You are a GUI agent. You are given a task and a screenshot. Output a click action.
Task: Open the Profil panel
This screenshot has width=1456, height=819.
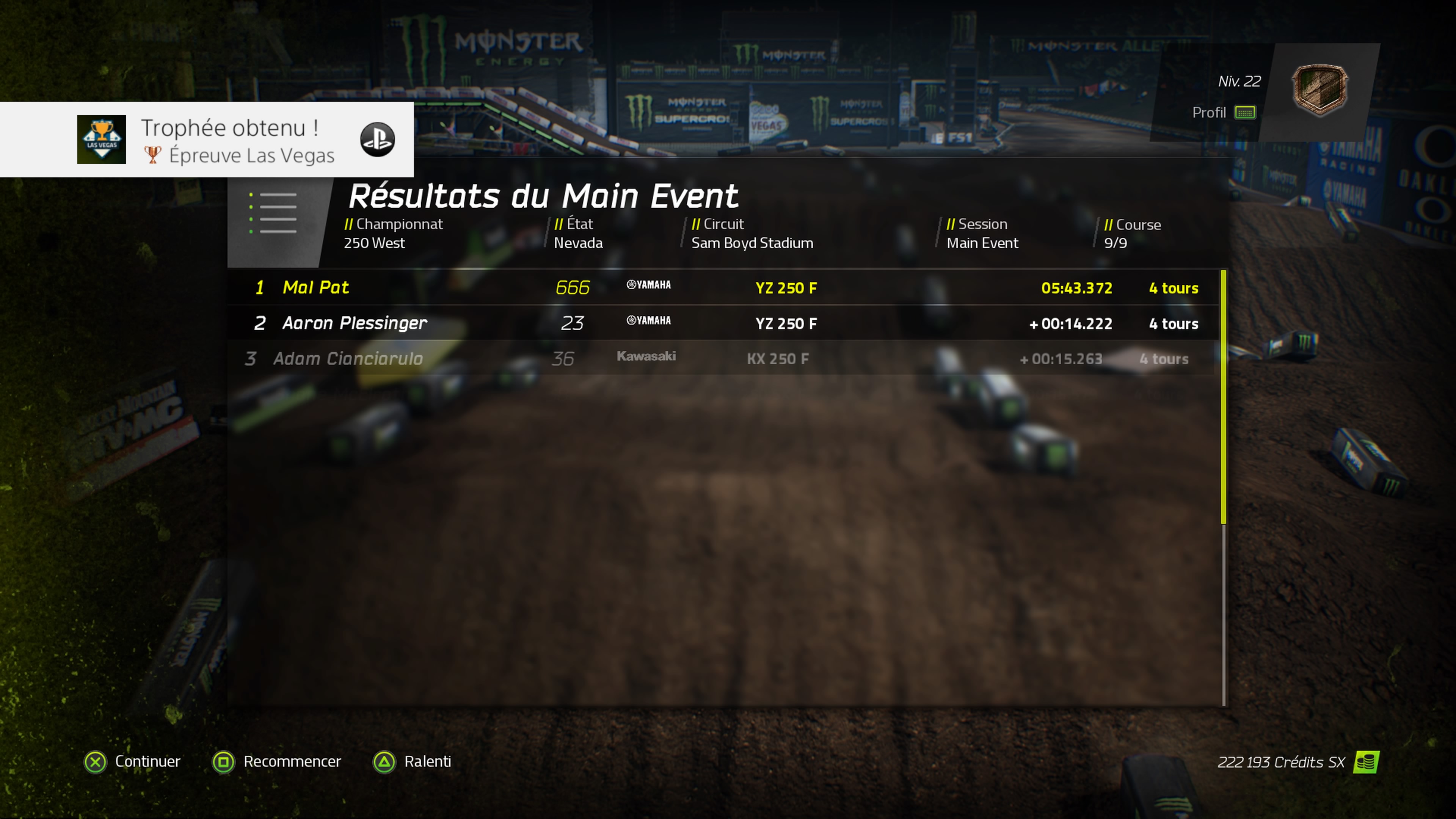coord(1224,113)
